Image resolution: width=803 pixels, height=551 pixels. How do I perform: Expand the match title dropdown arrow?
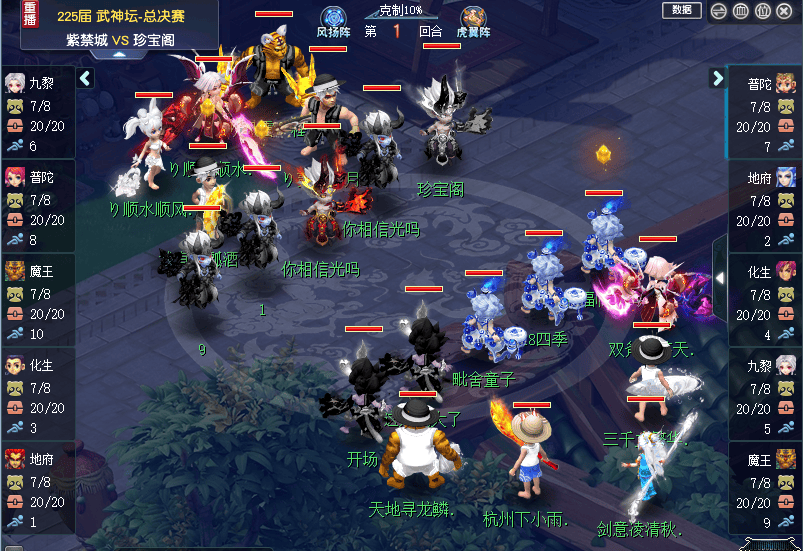coord(119,54)
